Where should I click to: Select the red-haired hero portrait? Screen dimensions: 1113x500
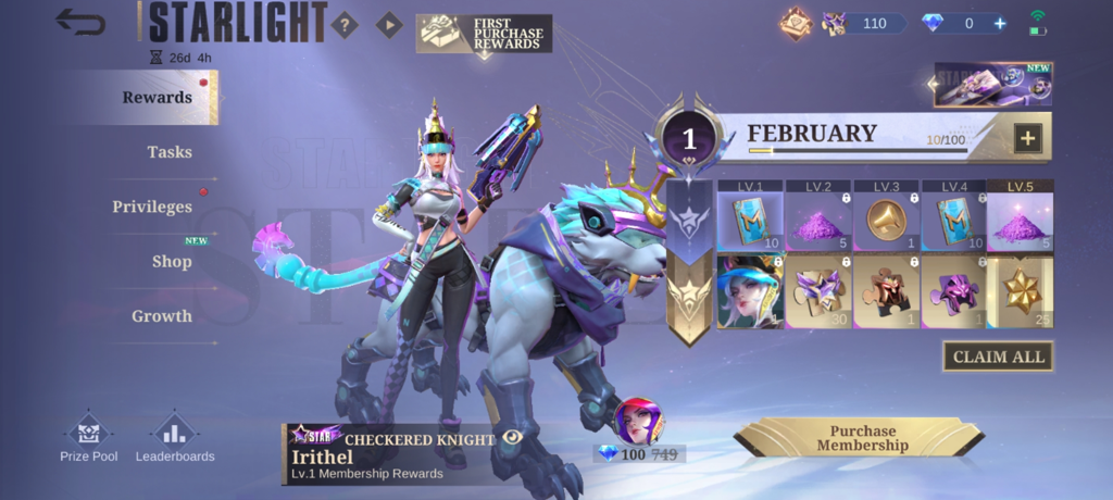[638, 420]
